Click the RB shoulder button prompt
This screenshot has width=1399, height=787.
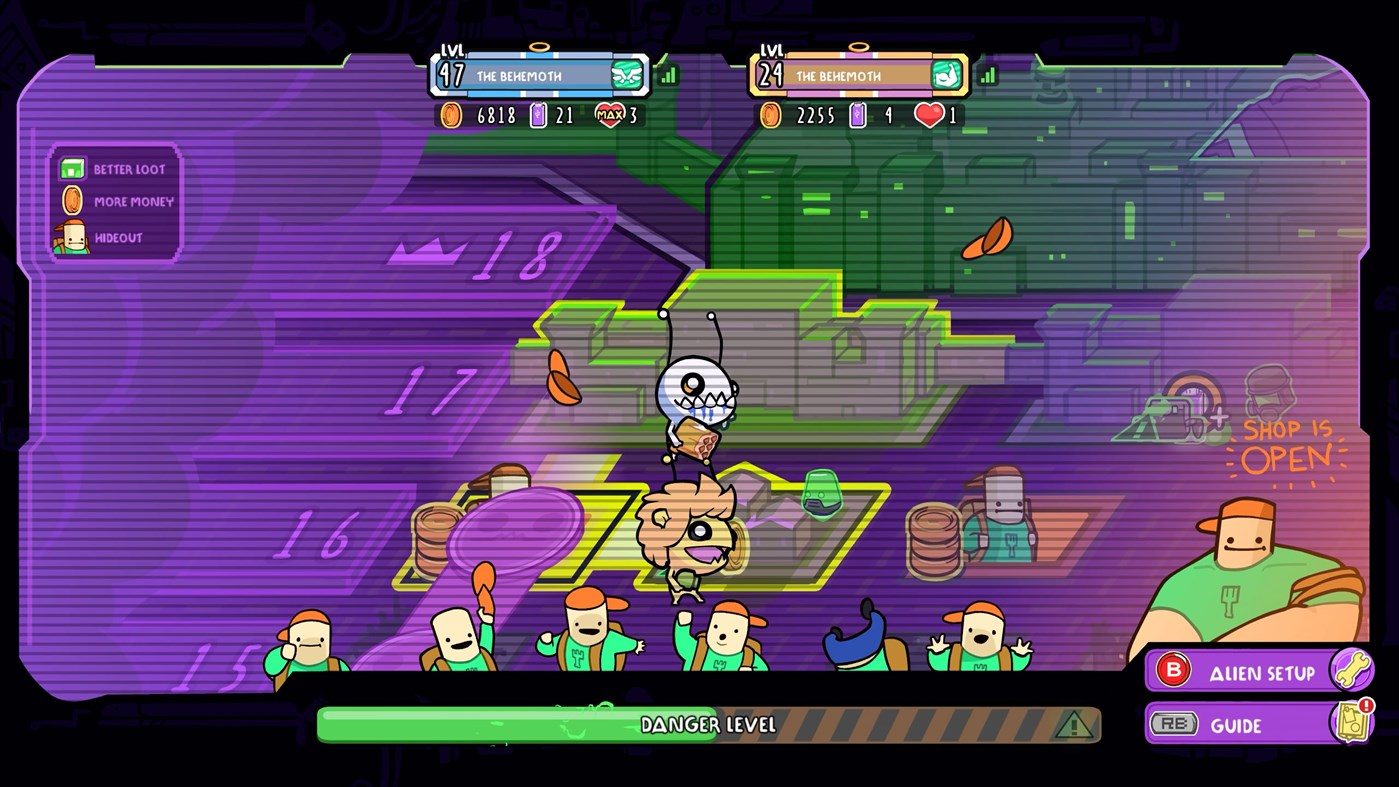[x=1173, y=723]
